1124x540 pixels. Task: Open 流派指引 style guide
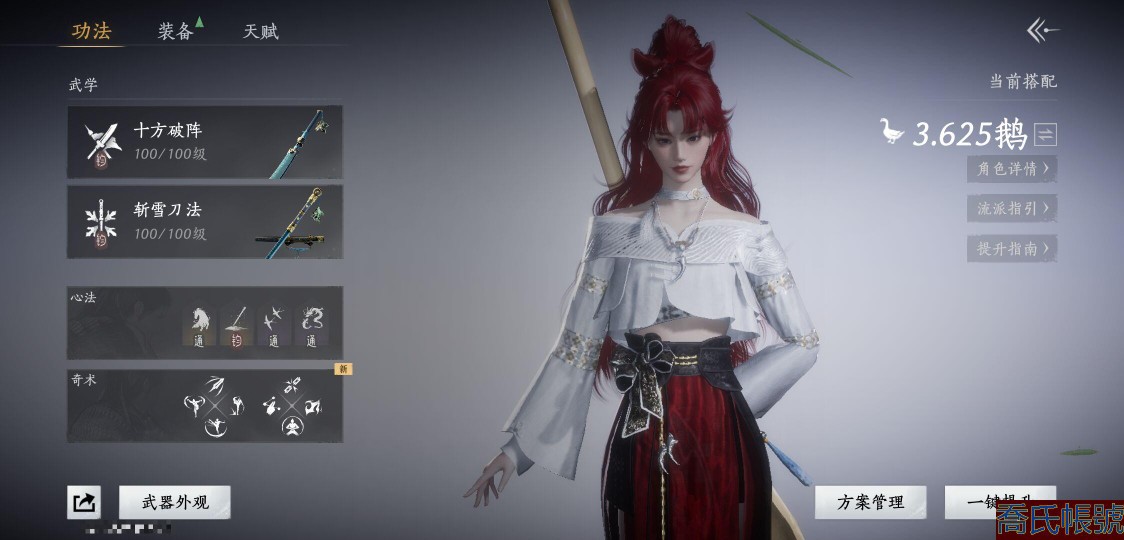(x=1011, y=209)
